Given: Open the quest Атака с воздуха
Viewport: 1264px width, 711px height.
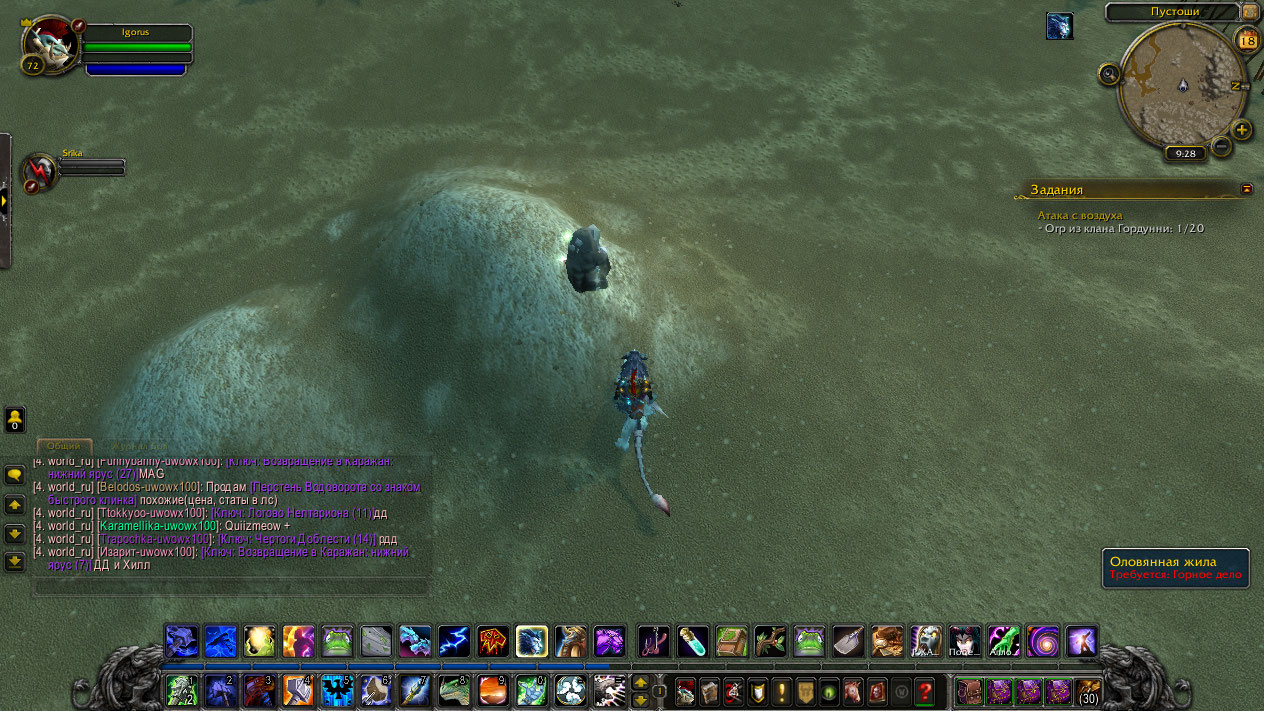Looking at the screenshot, I should [x=1080, y=215].
